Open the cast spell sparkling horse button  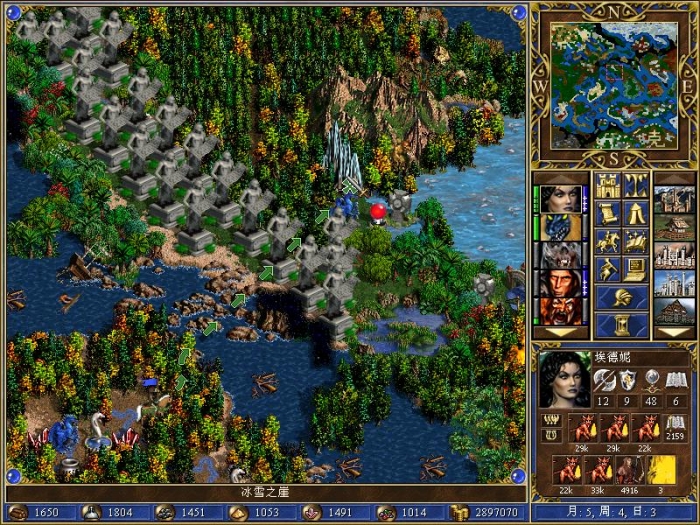(636, 241)
